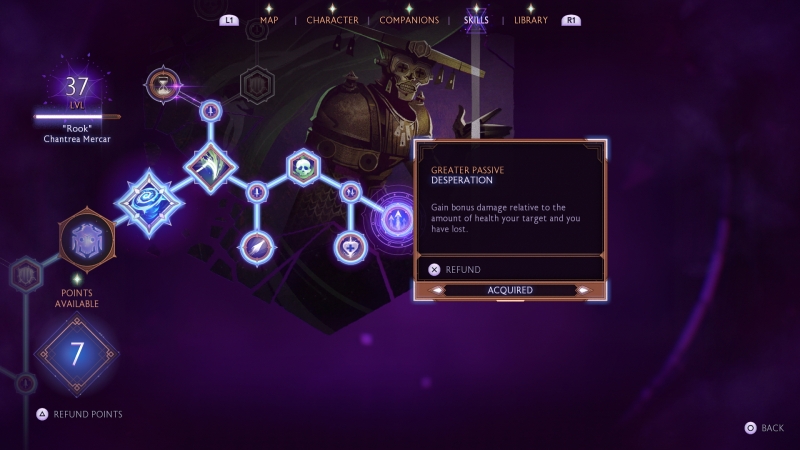Select the dagger circular skill node
This screenshot has height=450, width=800.
(256, 245)
